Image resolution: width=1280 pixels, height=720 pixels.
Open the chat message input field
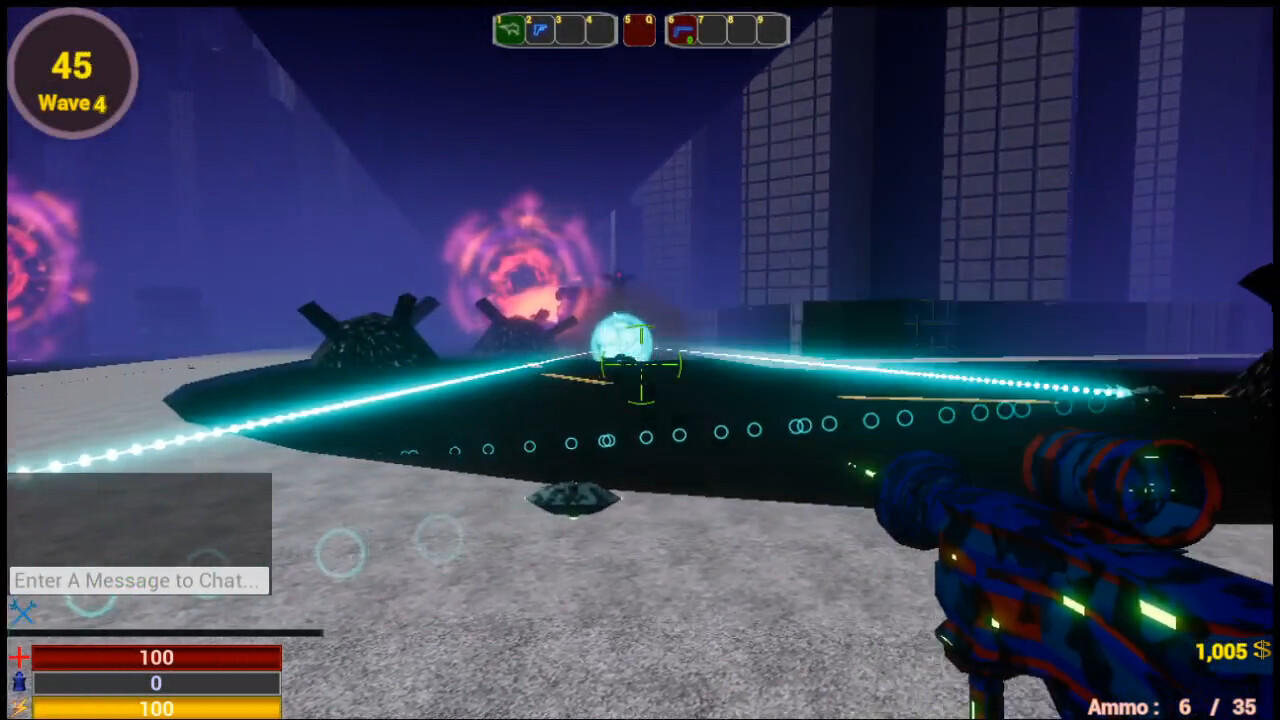click(x=138, y=580)
